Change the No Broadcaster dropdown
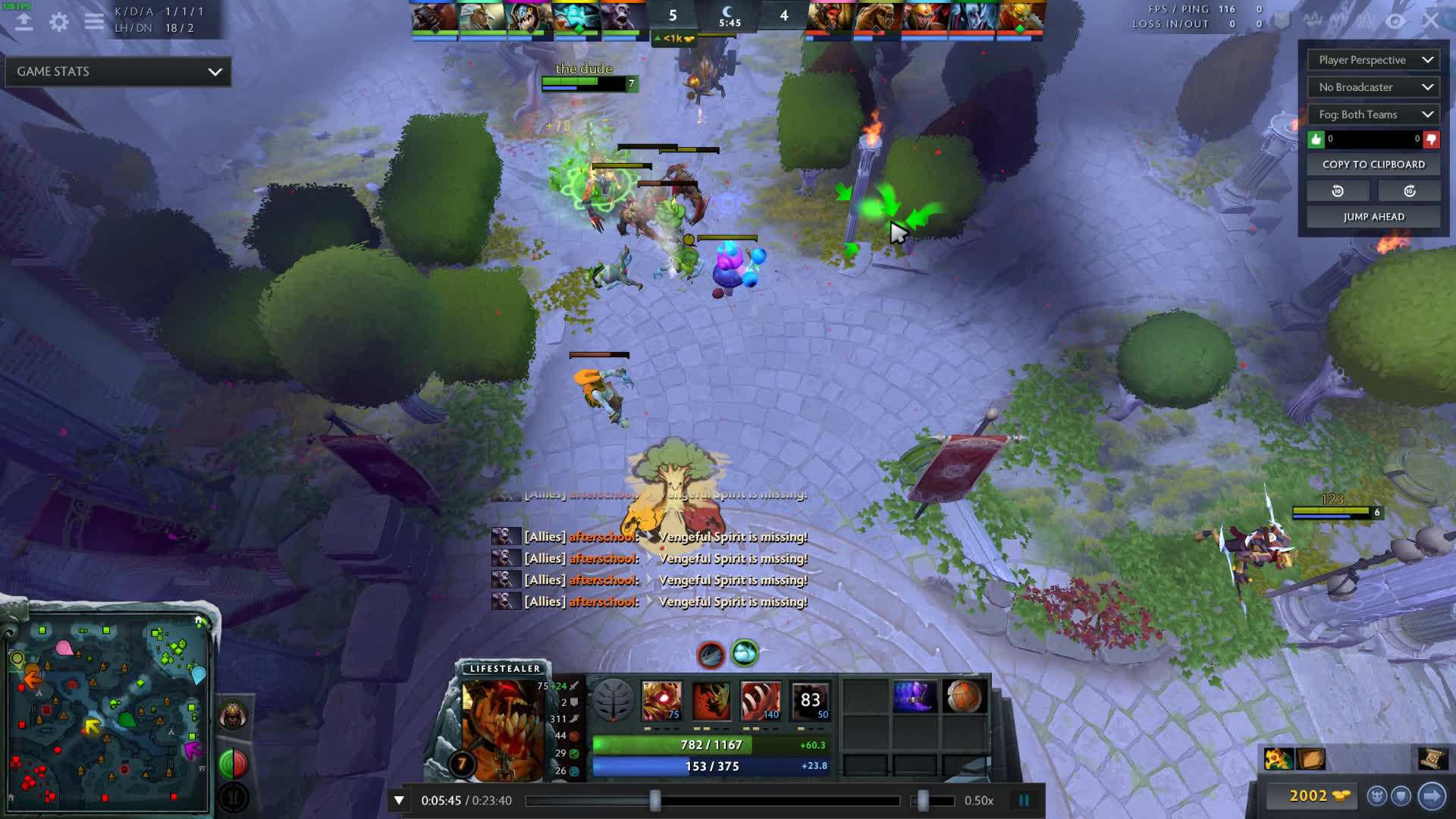1456x819 pixels. (1373, 87)
